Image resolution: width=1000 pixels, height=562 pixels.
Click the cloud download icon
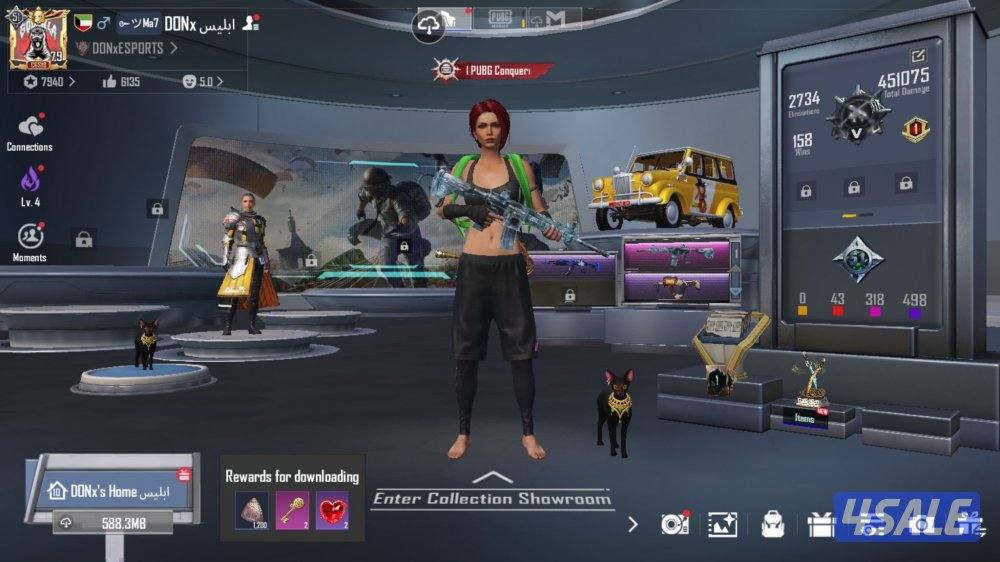[429, 25]
